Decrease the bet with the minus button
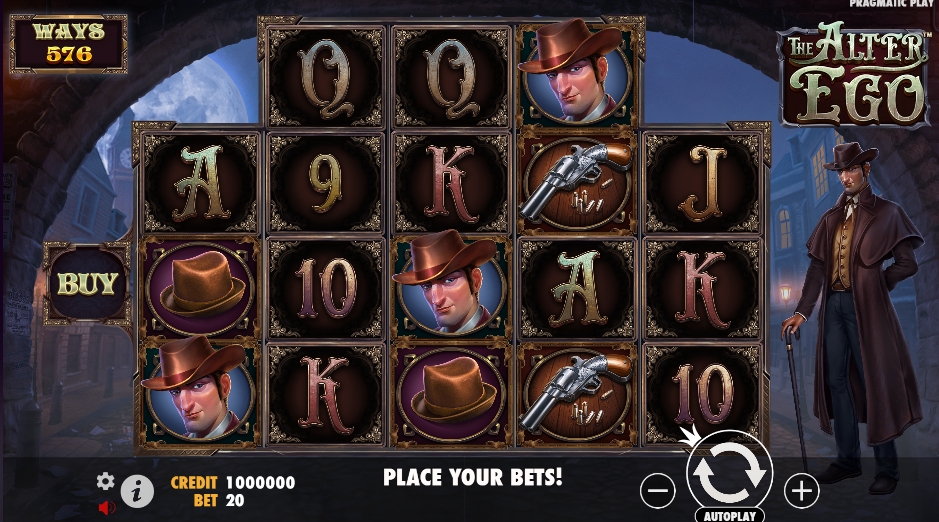This screenshot has height=522, width=939. click(x=657, y=490)
